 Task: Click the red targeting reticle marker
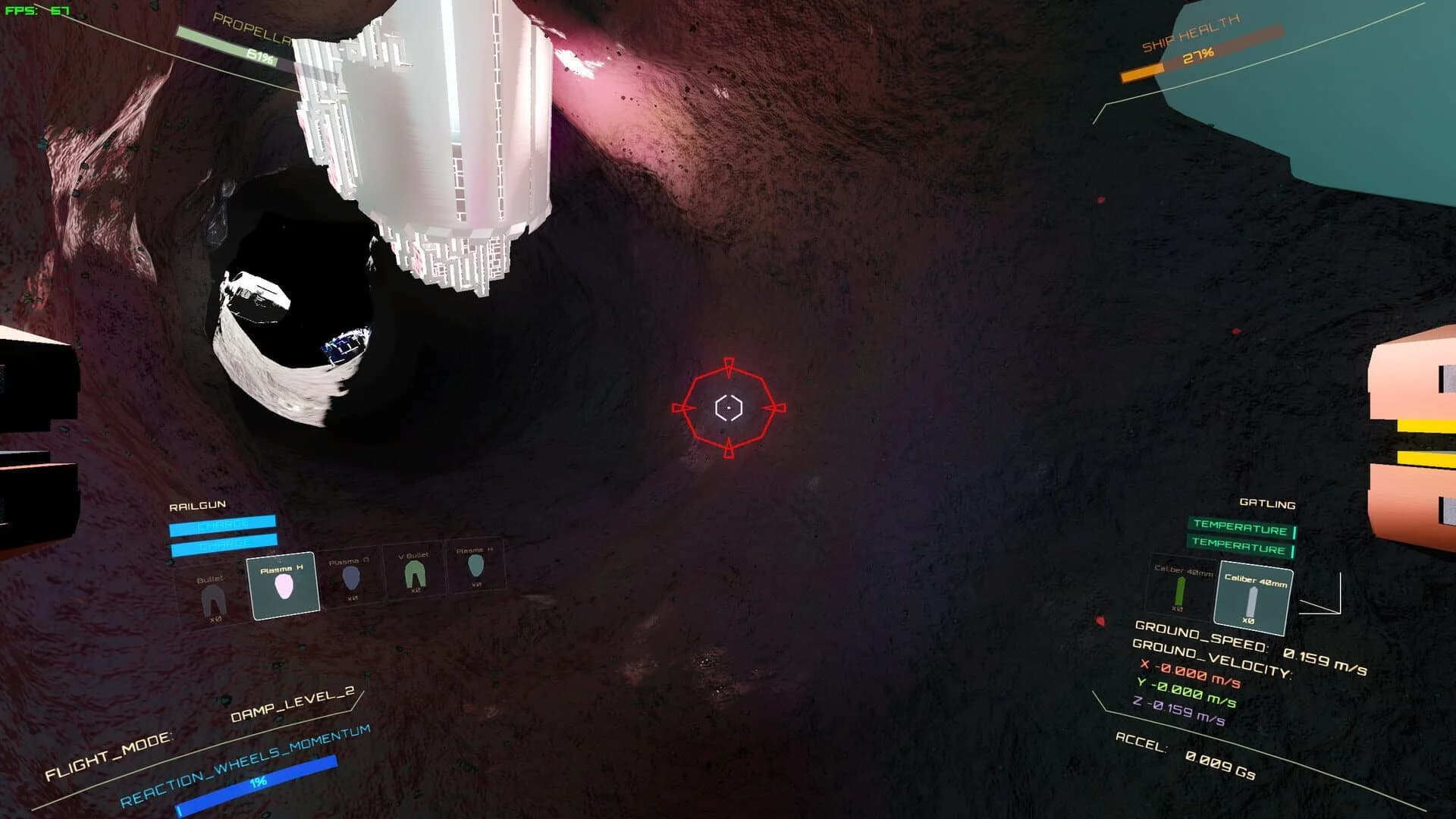point(728,407)
